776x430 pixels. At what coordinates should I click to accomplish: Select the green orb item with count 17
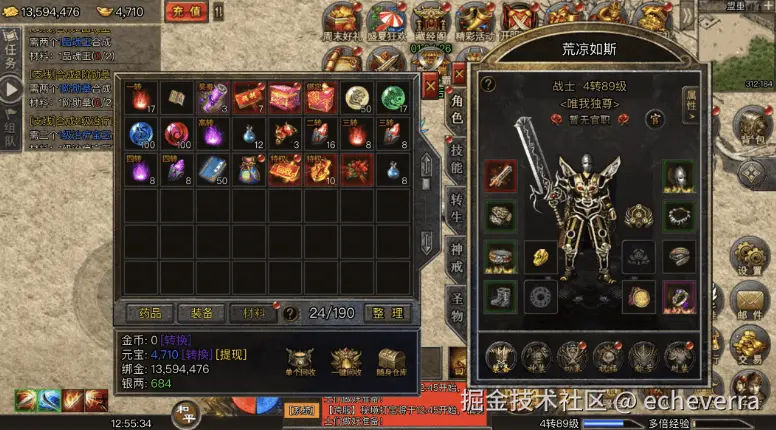(394, 98)
